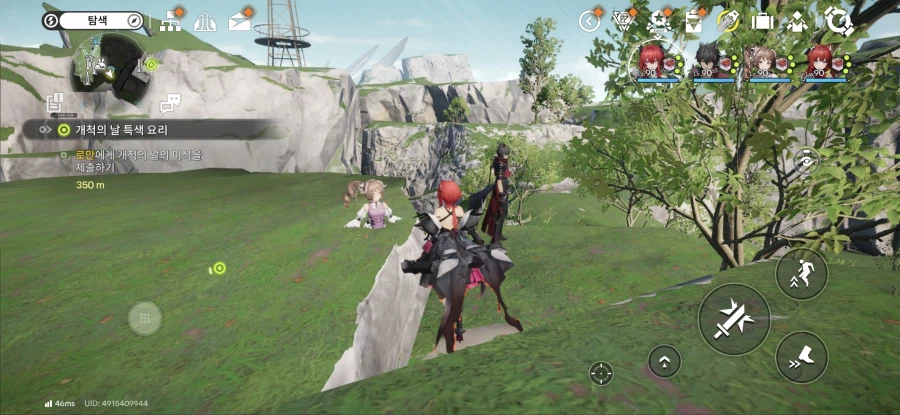The image size is (900, 415).
Task: Select the 개척의 날 특색 요리 quest tracker
Action: pos(150,129)
